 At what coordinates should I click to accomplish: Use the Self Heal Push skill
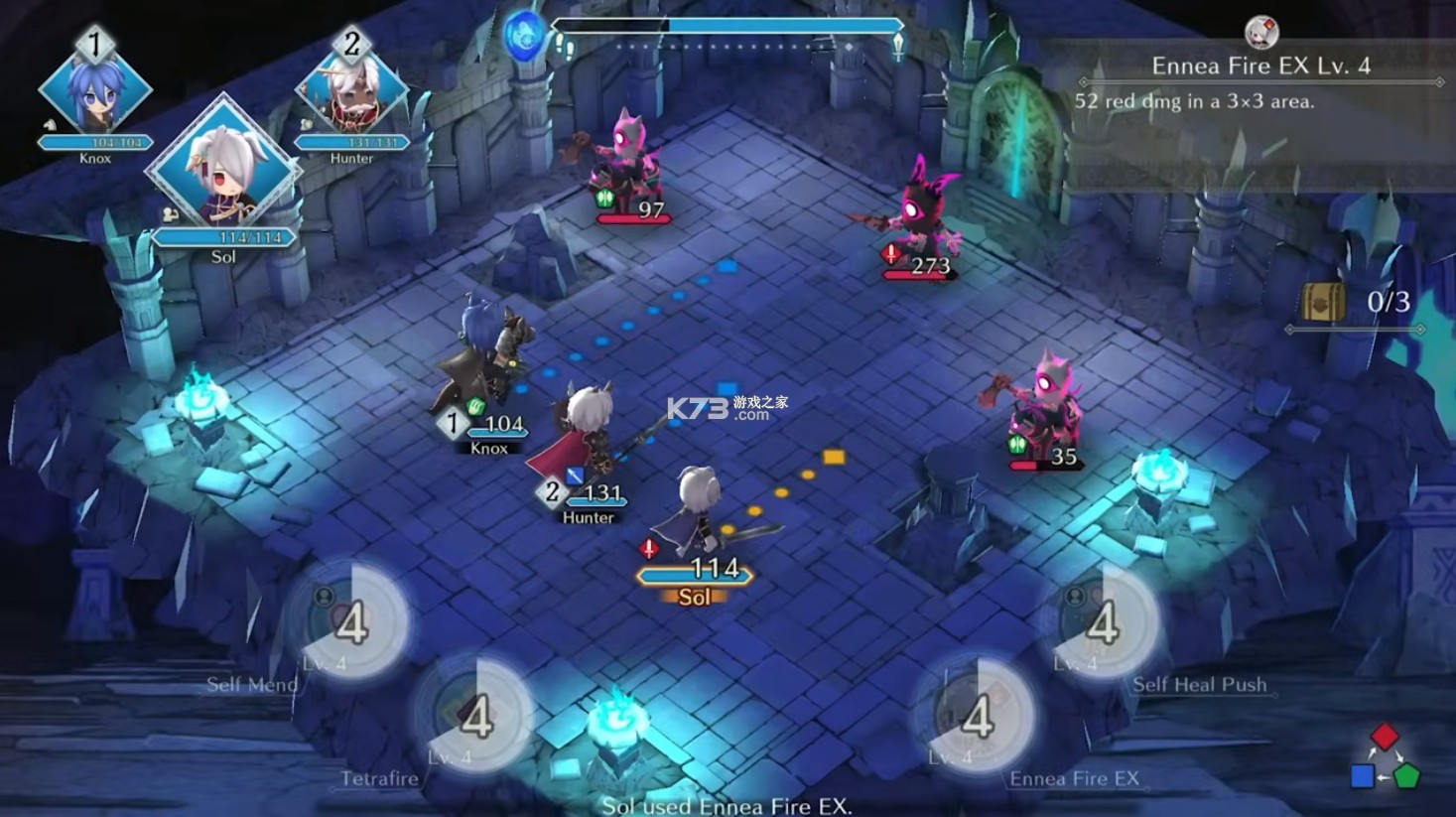click(1101, 622)
